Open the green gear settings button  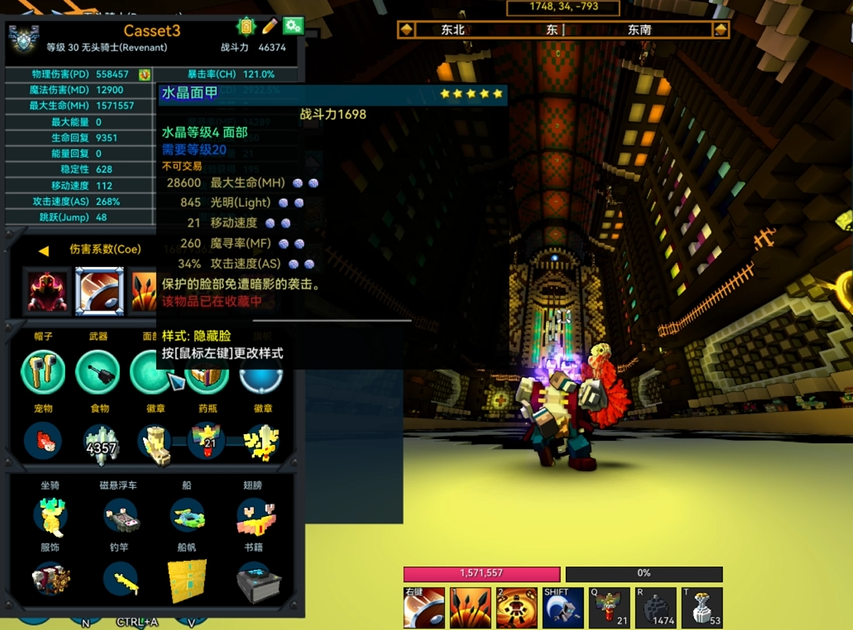[x=293, y=25]
